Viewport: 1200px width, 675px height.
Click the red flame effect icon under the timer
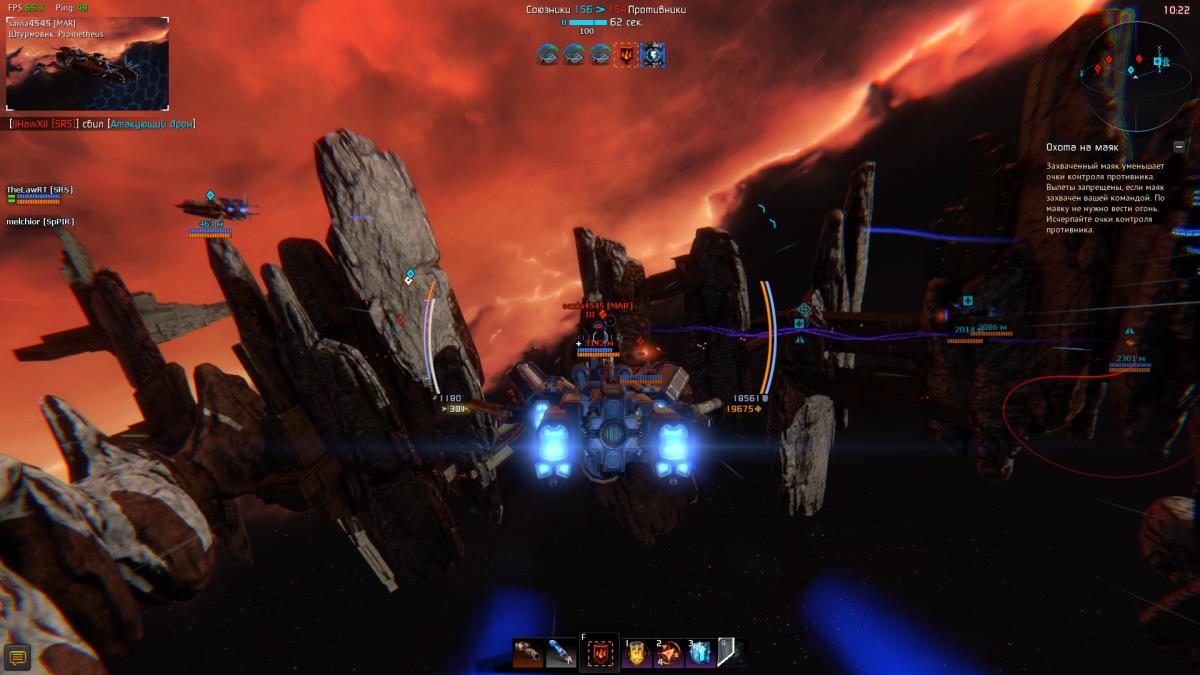[x=626, y=55]
